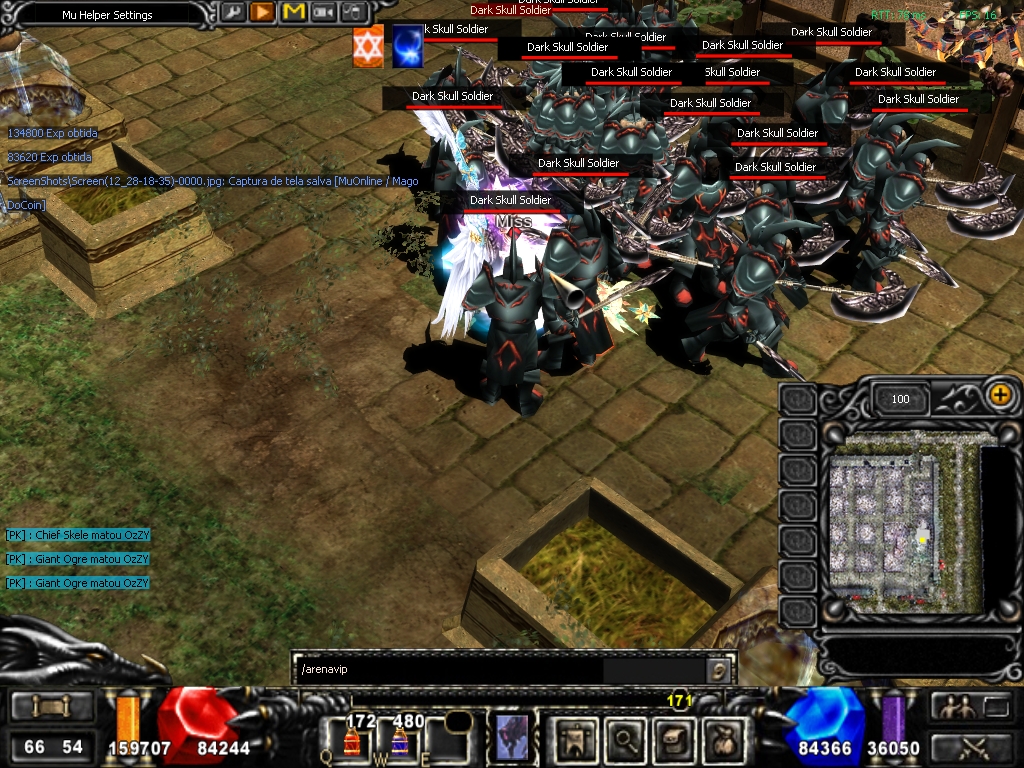Select the orange hexagram buff icon

(368, 48)
